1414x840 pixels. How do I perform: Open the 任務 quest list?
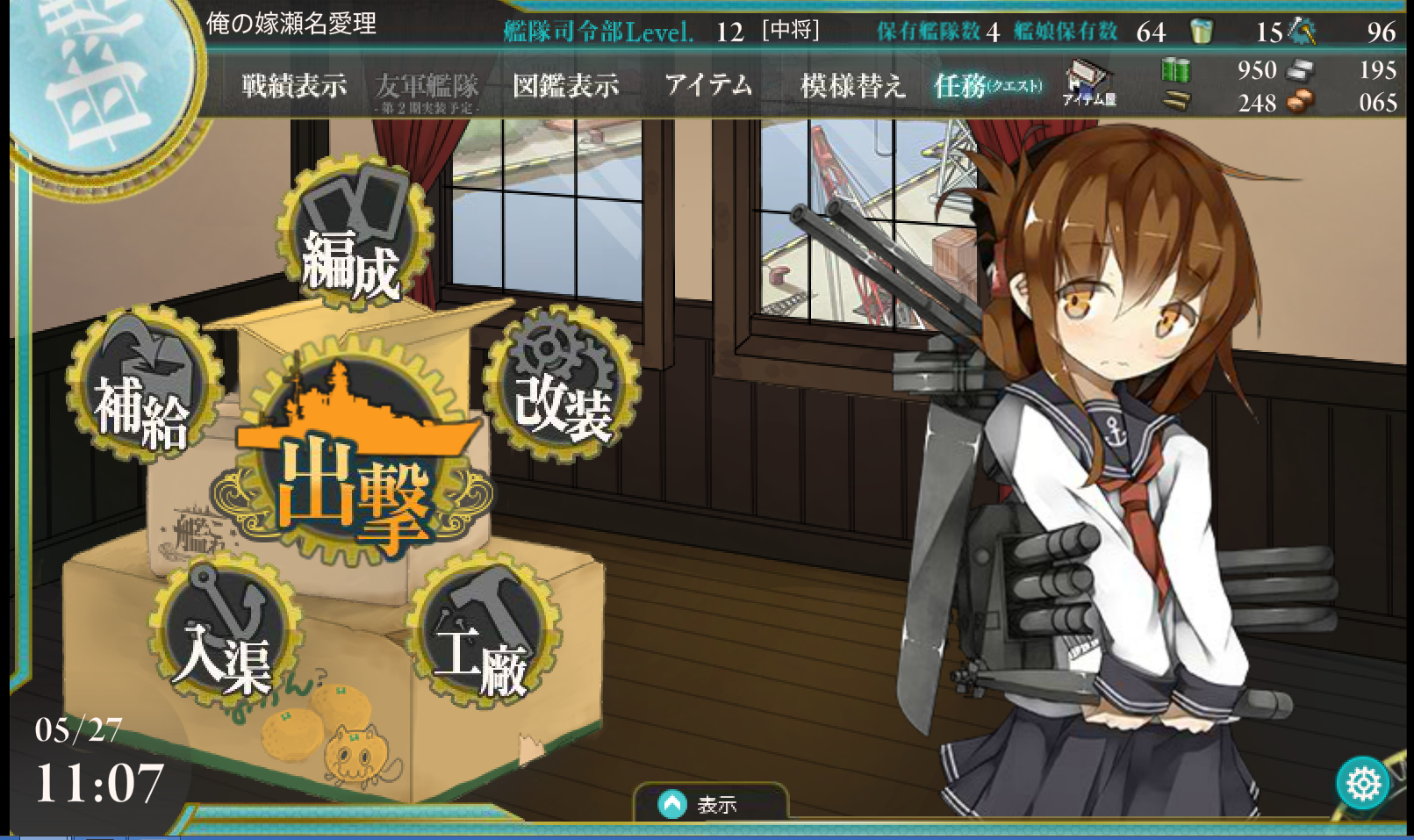tap(987, 85)
